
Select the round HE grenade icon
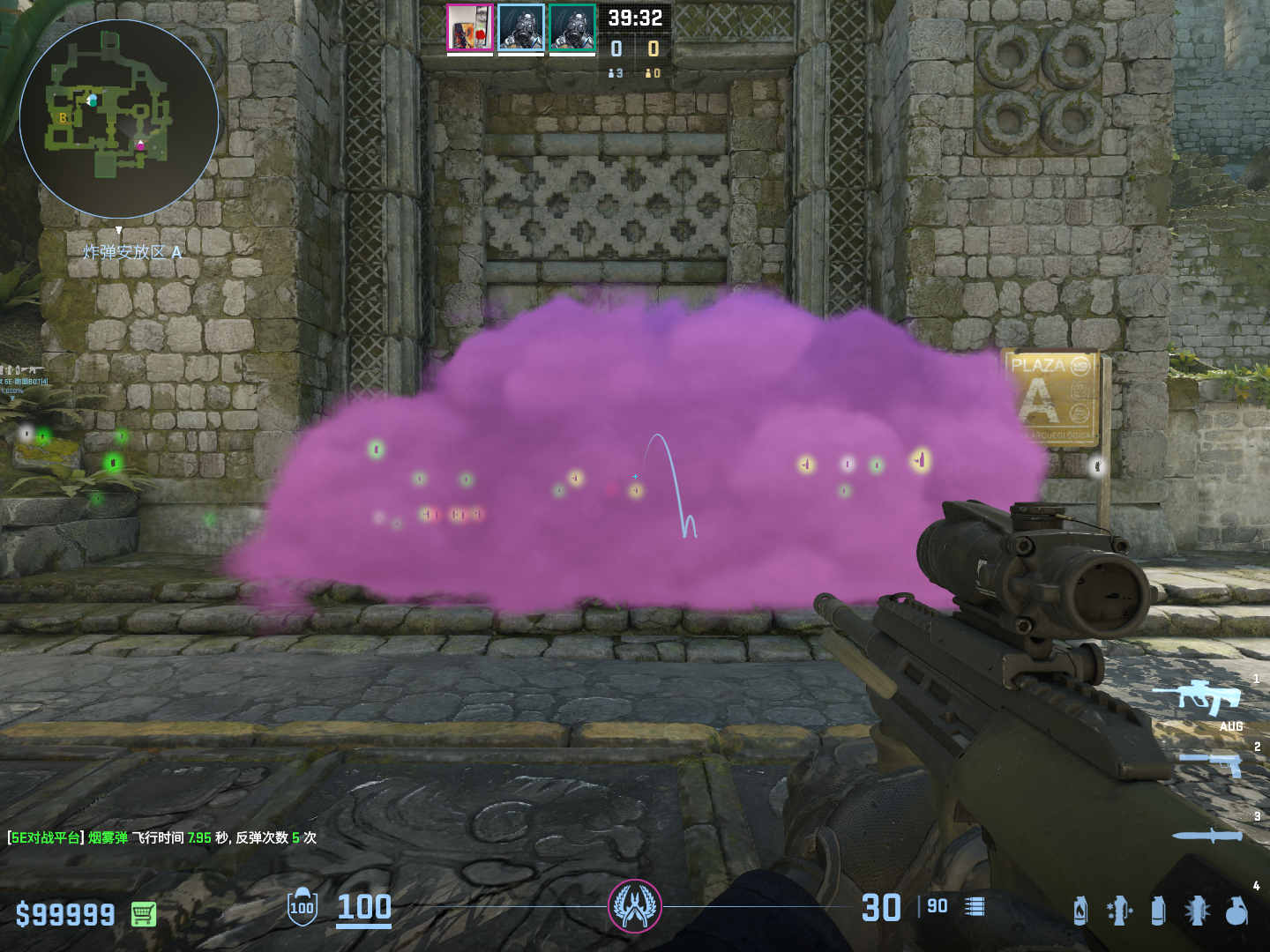[x=1236, y=911]
